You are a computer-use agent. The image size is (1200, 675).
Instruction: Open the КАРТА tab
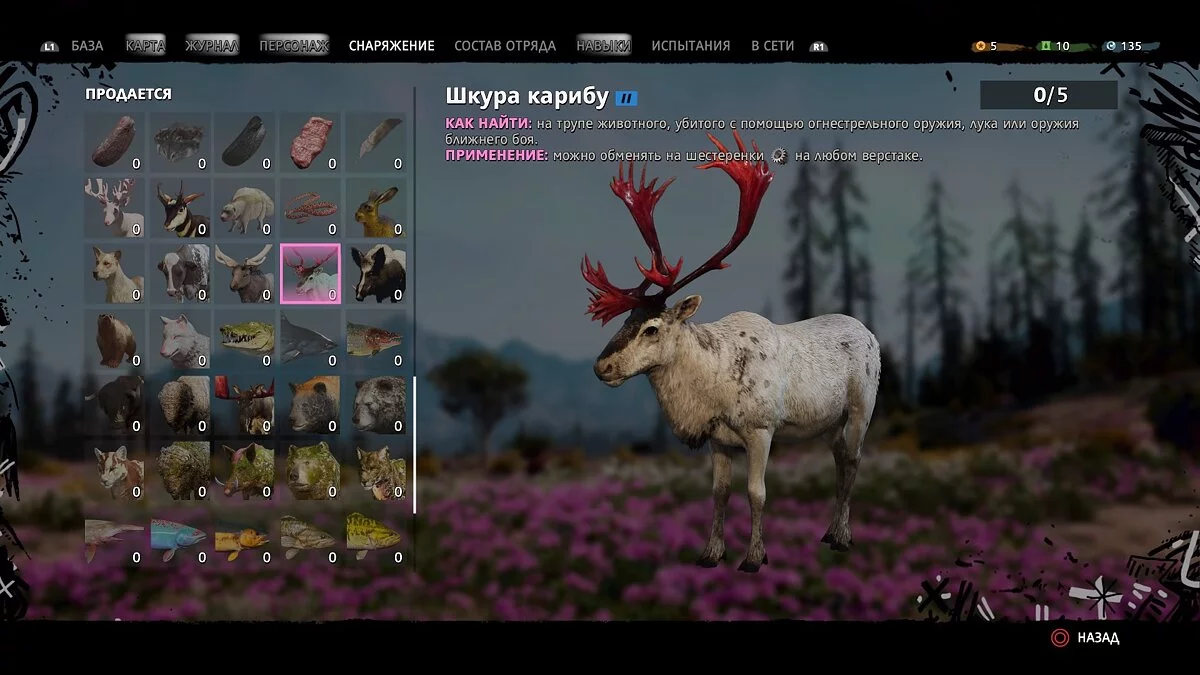coord(145,46)
